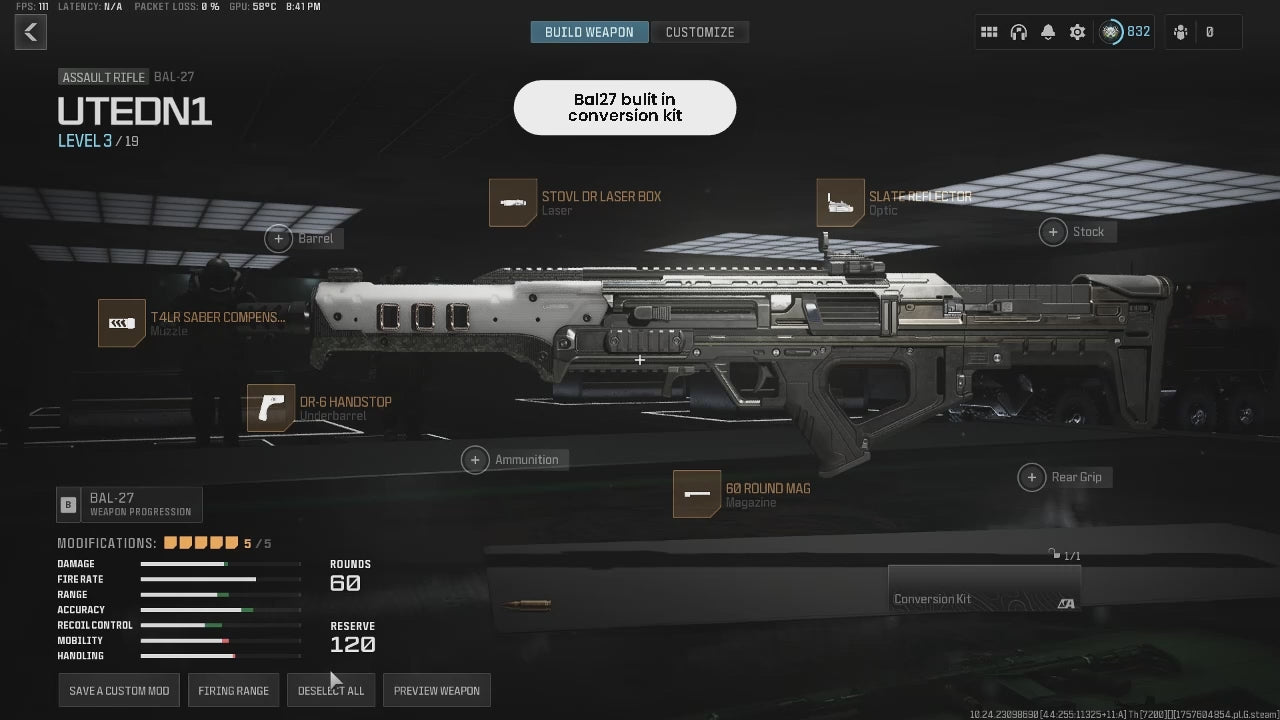This screenshot has width=1280, height=720.
Task: Open BAL-27 weapon progression
Action: [x=130, y=504]
